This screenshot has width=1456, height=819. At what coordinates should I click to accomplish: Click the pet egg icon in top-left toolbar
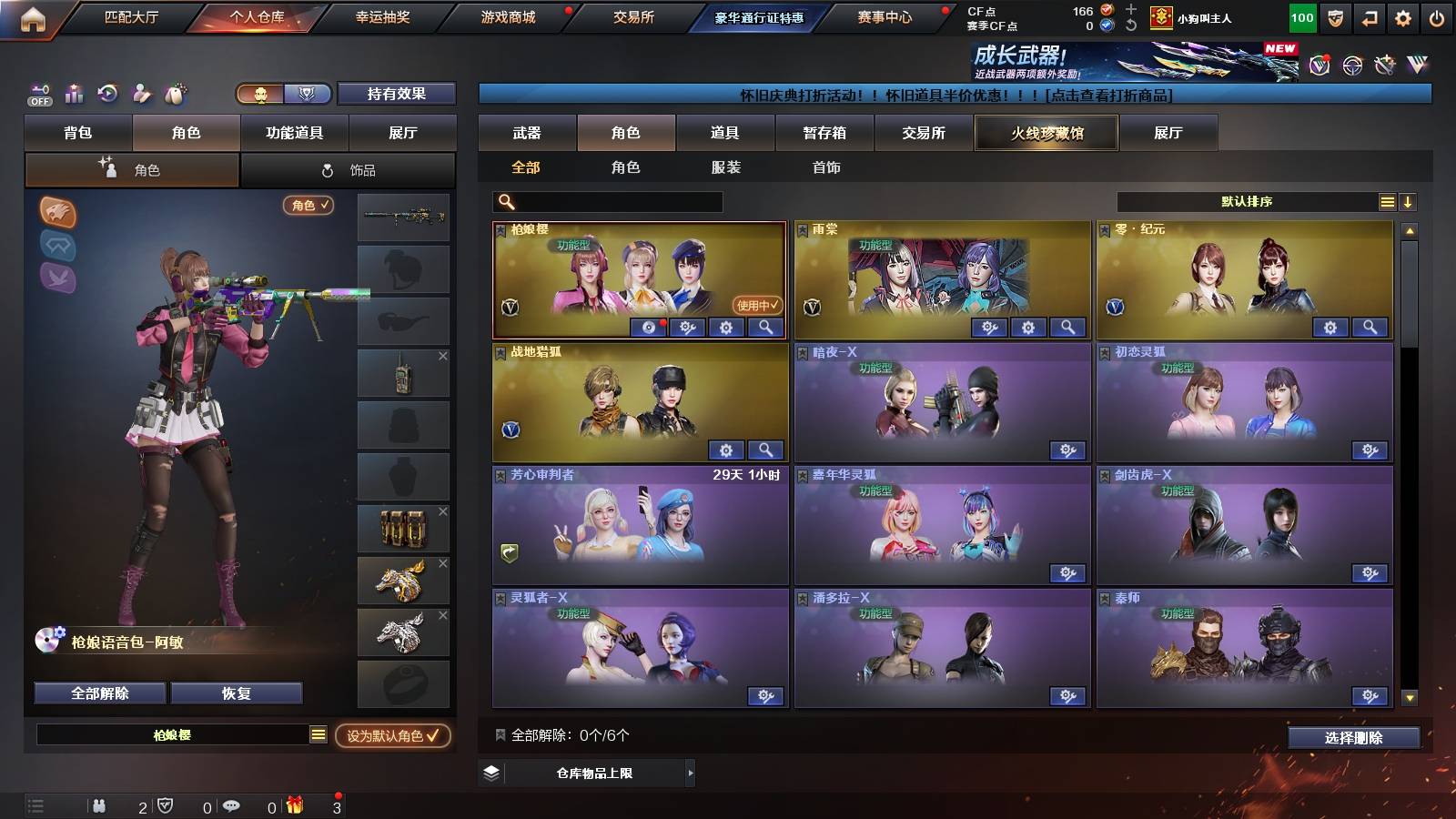click(176, 94)
